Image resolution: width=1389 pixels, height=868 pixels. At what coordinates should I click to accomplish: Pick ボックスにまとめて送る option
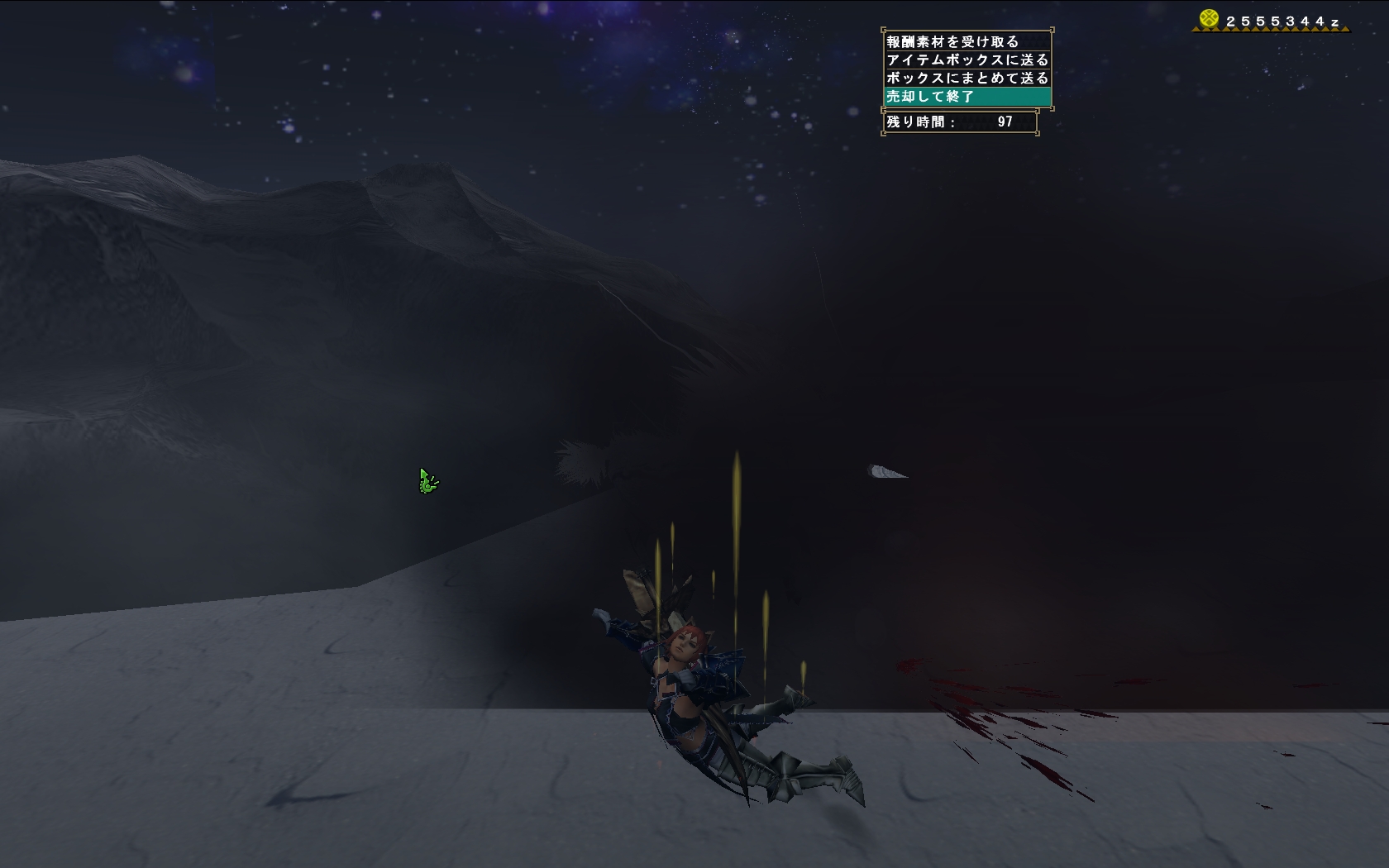pos(967,78)
